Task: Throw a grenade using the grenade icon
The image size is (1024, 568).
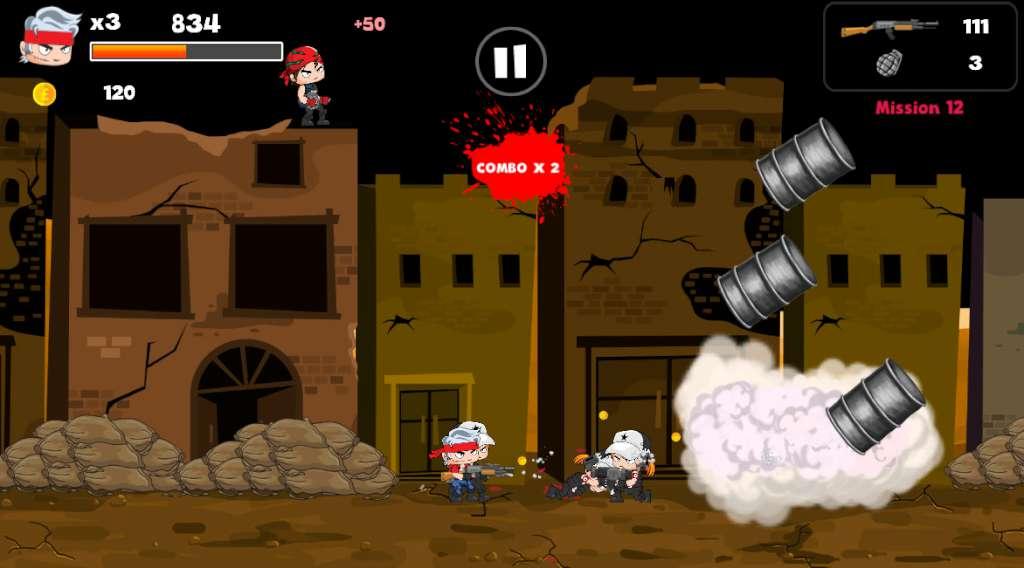Action: coord(888,63)
